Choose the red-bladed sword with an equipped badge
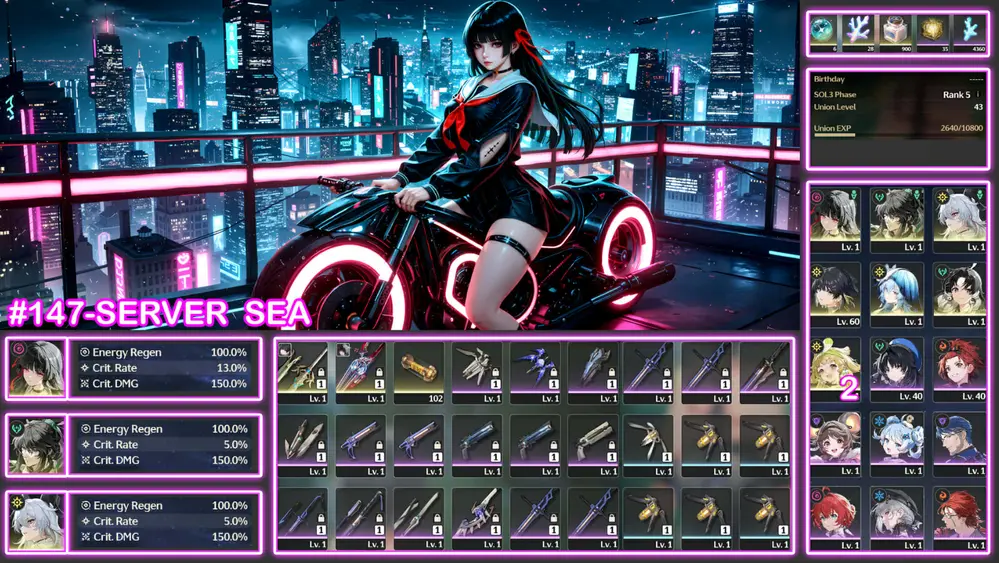 361,371
